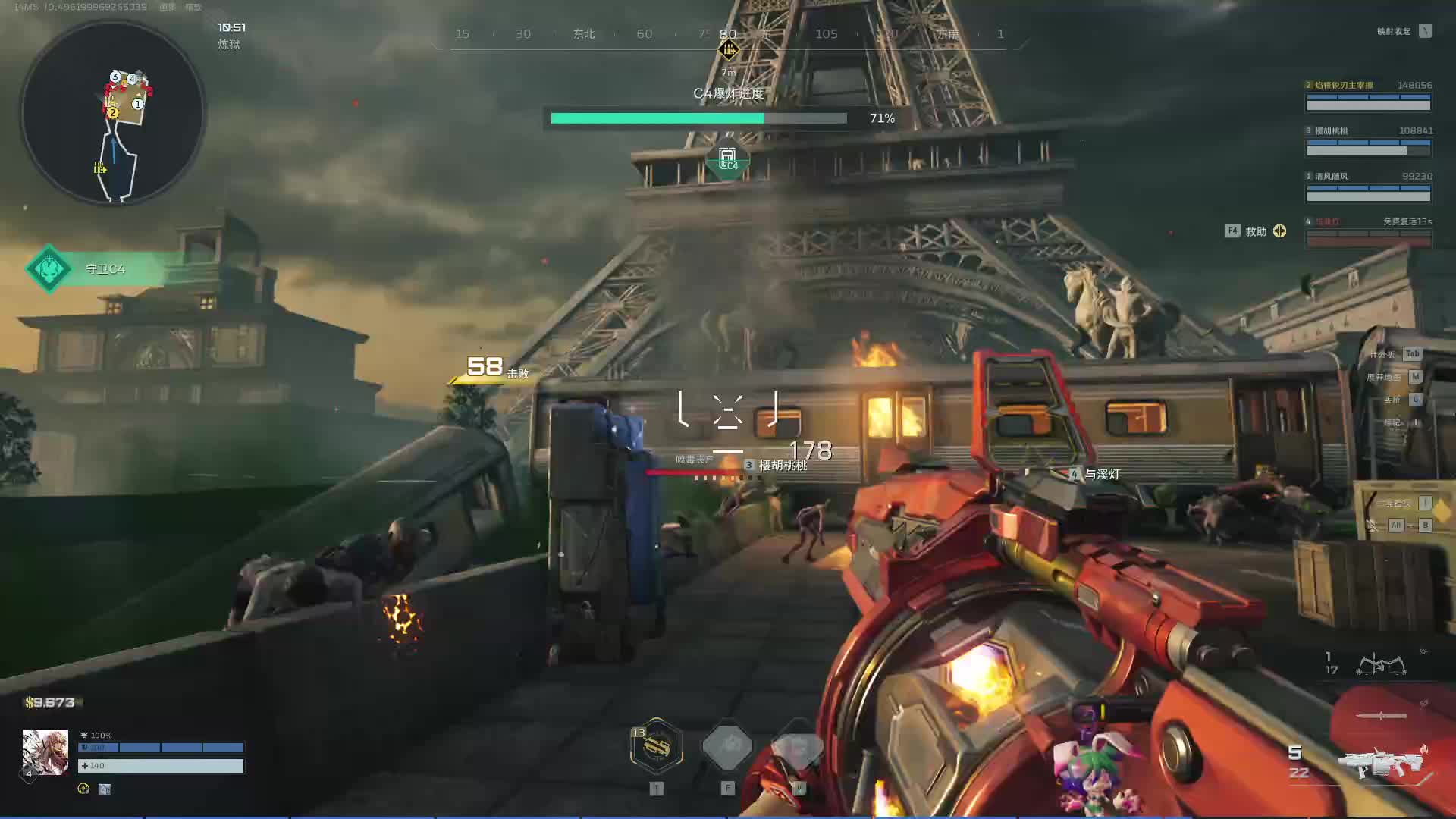
Task: Click the 展开地图 expand map label
Action: tap(1384, 377)
